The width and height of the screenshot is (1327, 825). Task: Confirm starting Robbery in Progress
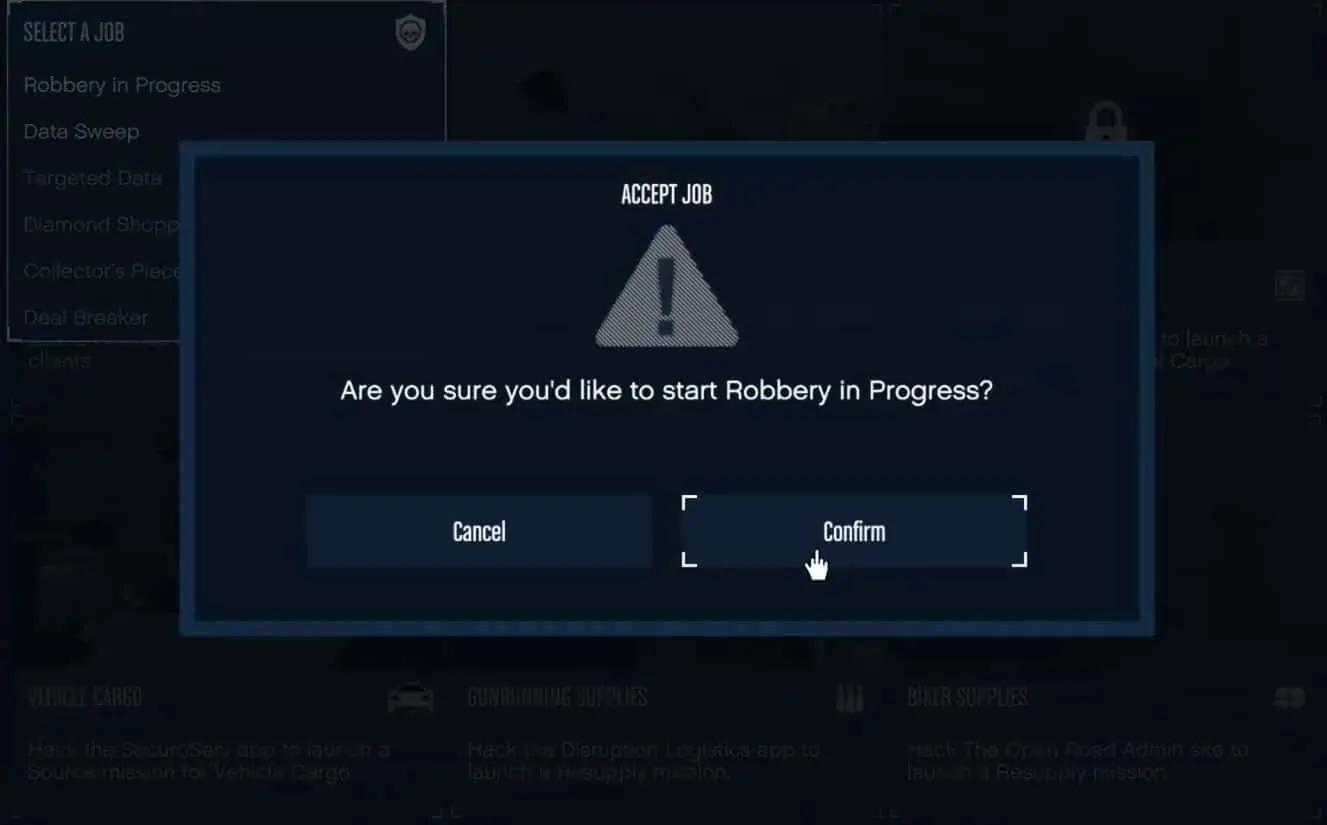(853, 531)
